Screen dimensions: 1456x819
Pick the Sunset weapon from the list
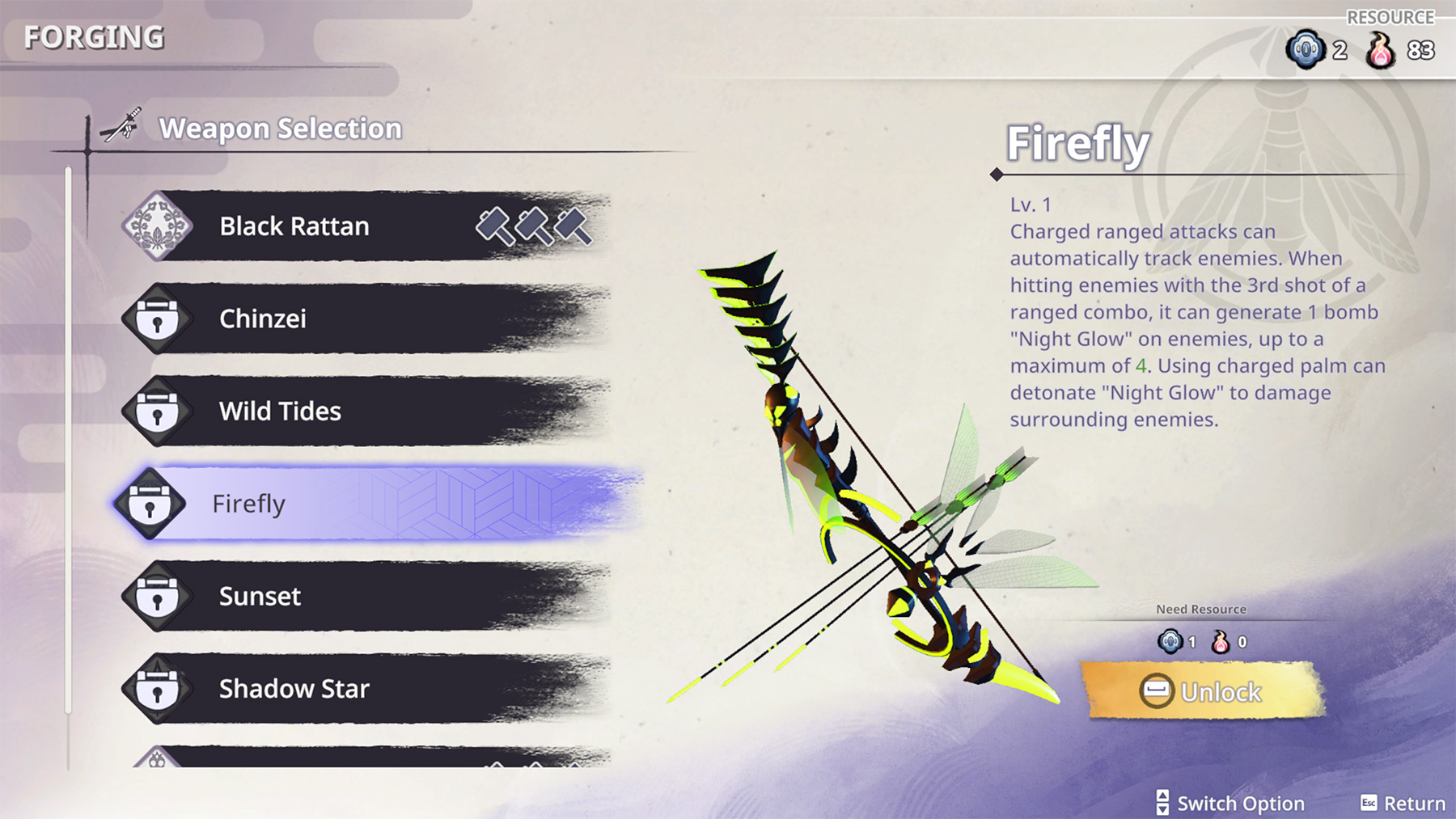(x=364, y=596)
